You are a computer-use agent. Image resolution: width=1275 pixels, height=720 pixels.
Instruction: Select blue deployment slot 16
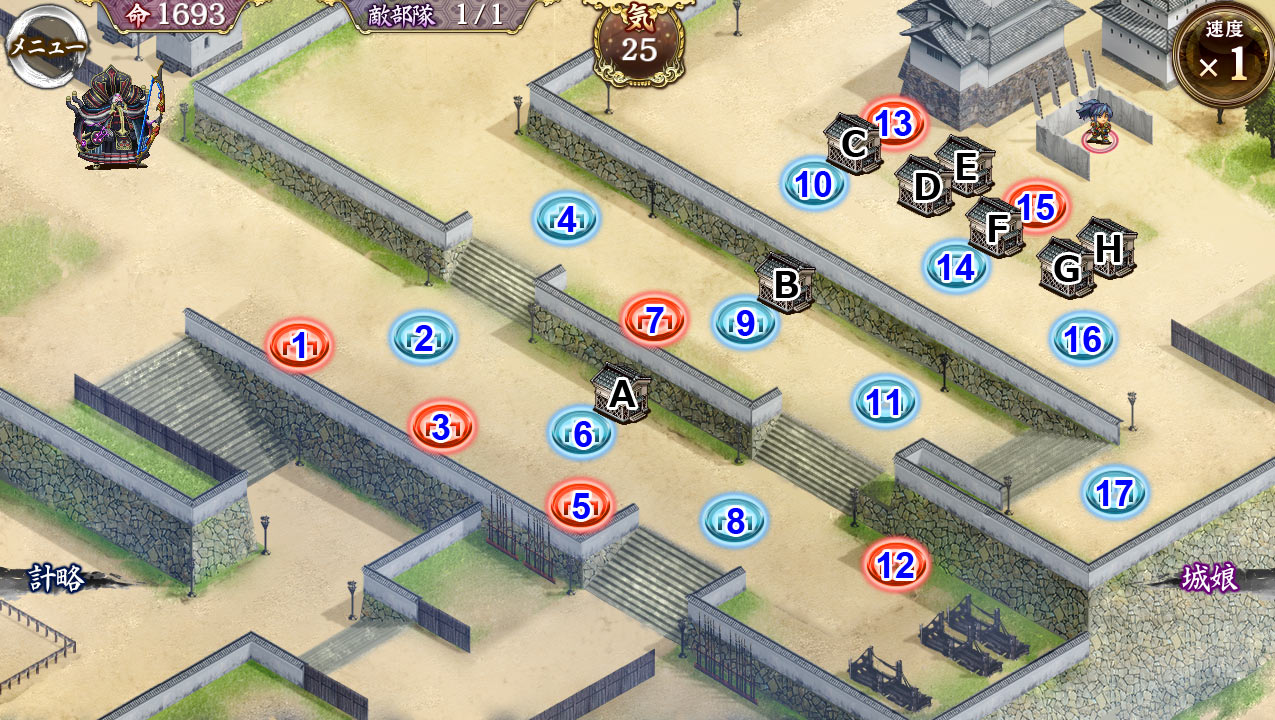click(1083, 340)
